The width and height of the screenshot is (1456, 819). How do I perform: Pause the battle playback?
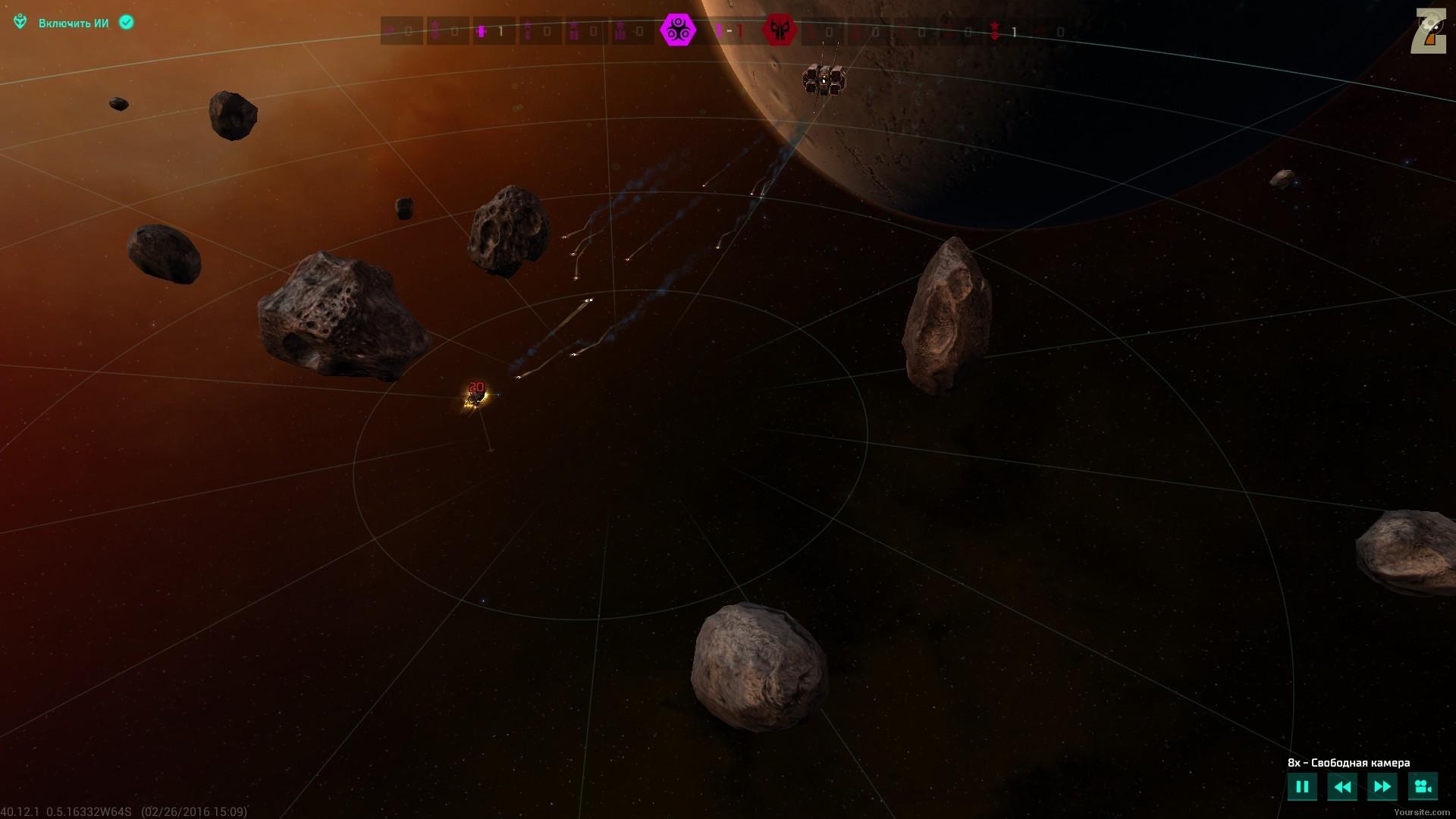1302,786
